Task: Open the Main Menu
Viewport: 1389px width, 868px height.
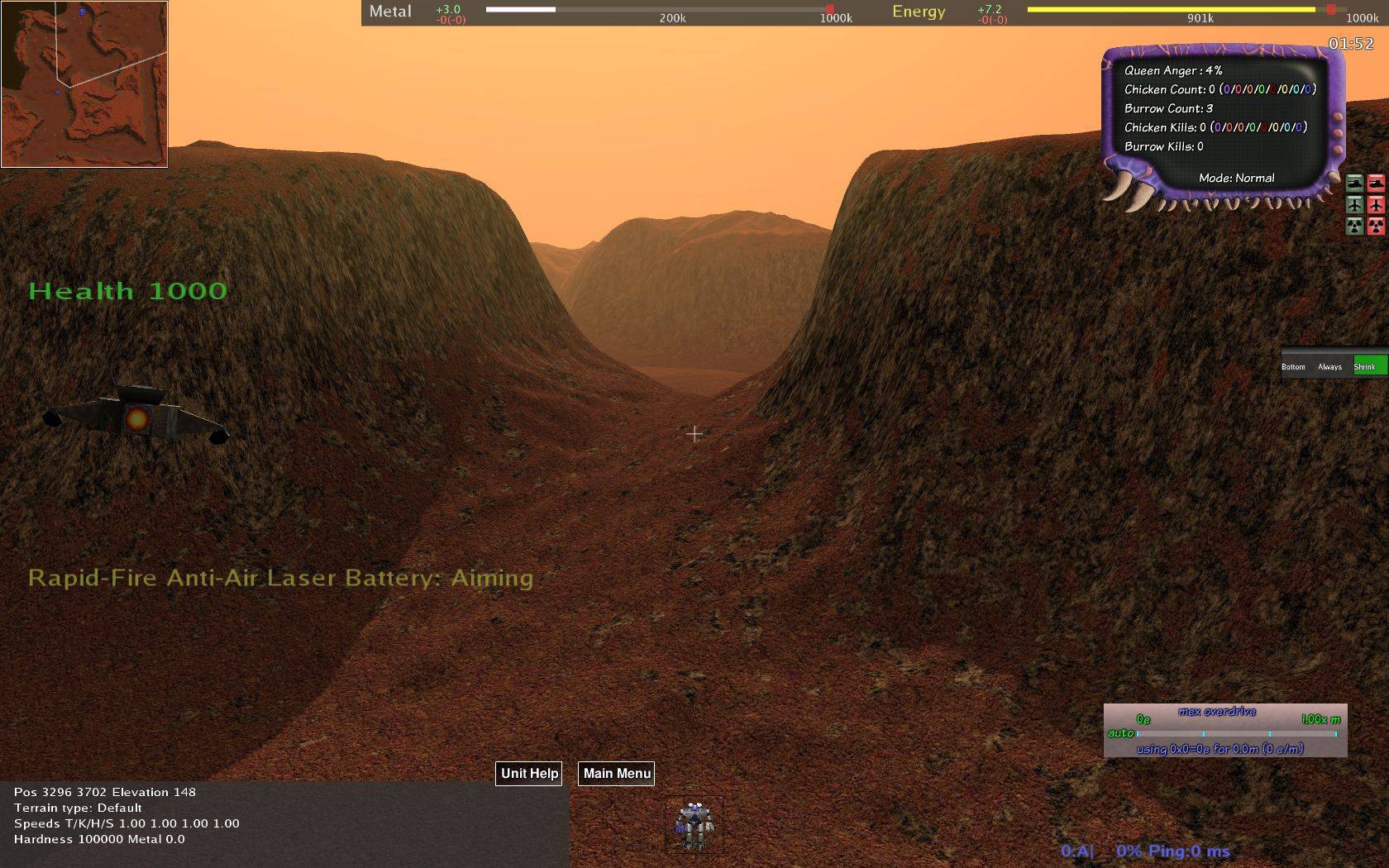Action: (617, 774)
